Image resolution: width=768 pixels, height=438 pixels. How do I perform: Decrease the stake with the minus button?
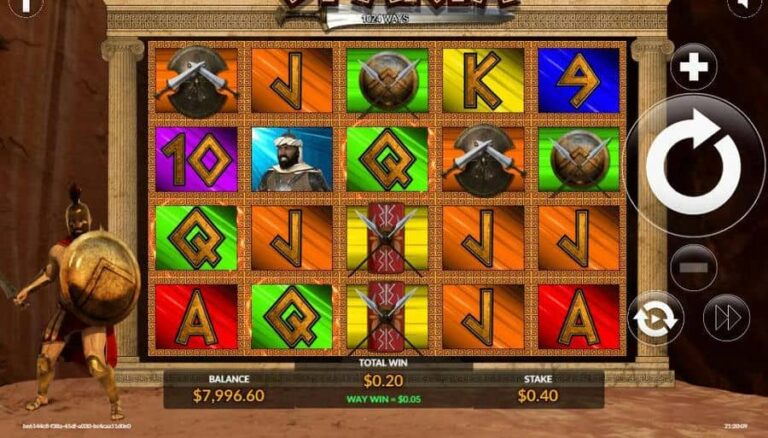pyautogui.click(x=693, y=267)
